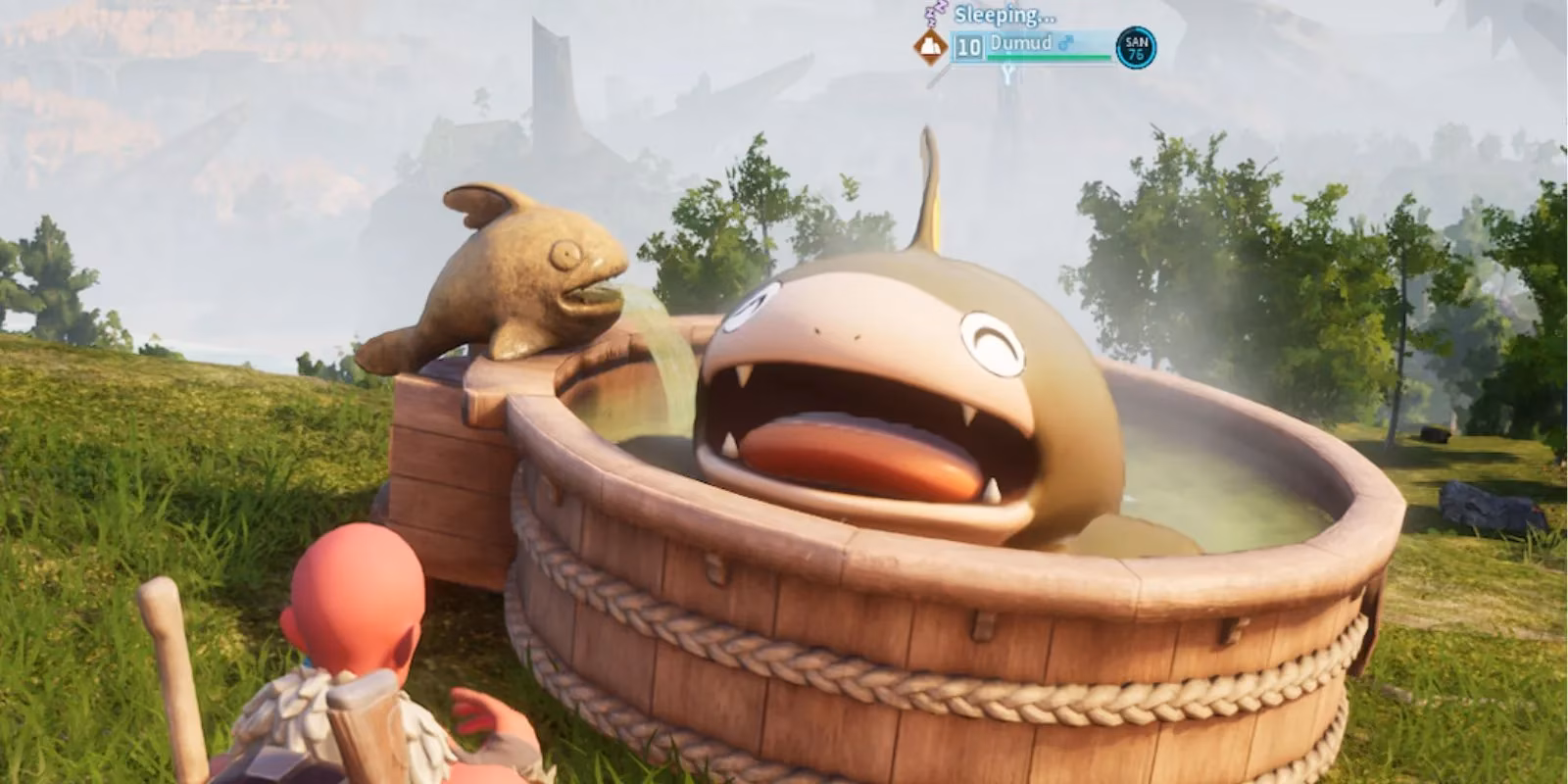This screenshot has width=1568, height=784.
Task: Click the male gender symbol beside Dumud
Action: [x=1066, y=41]
